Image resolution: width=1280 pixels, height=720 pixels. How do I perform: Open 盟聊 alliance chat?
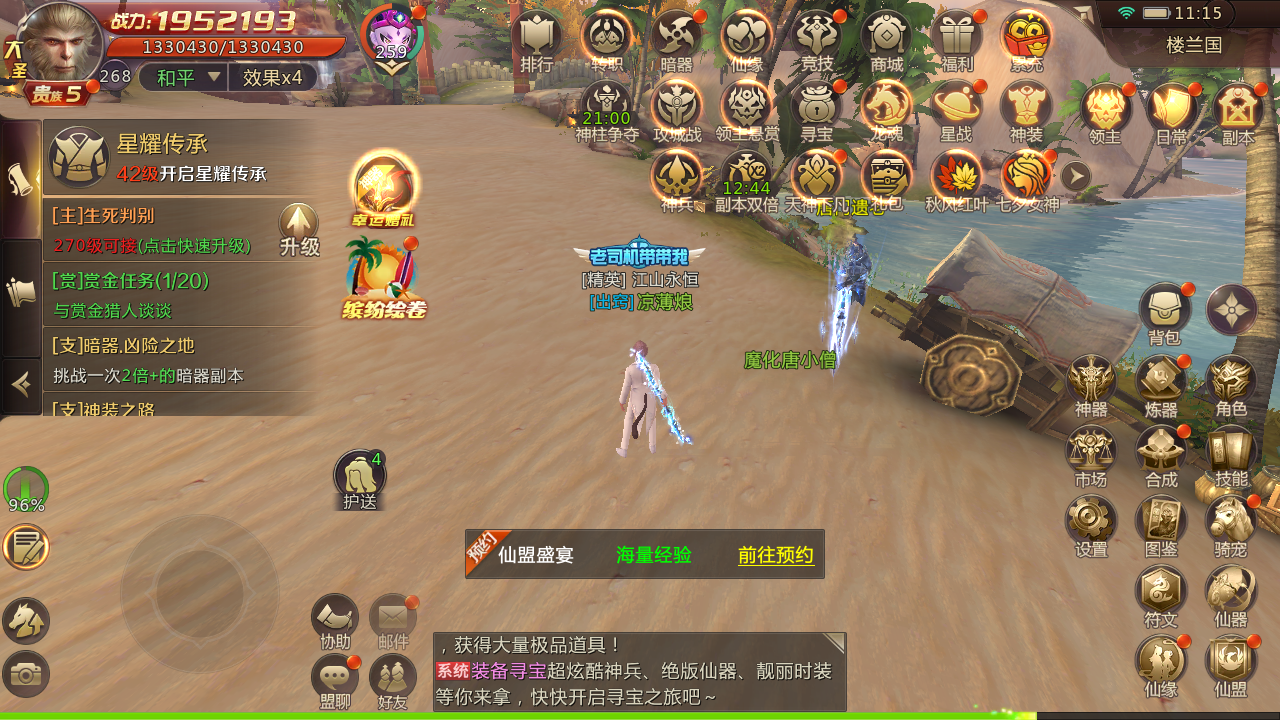335,677
